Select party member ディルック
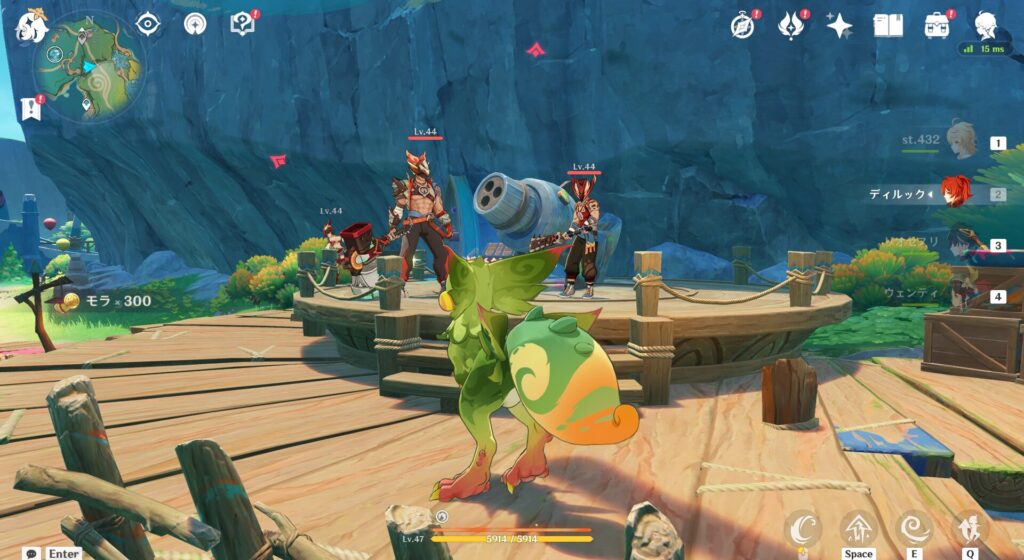 click(x=957, y=193)
